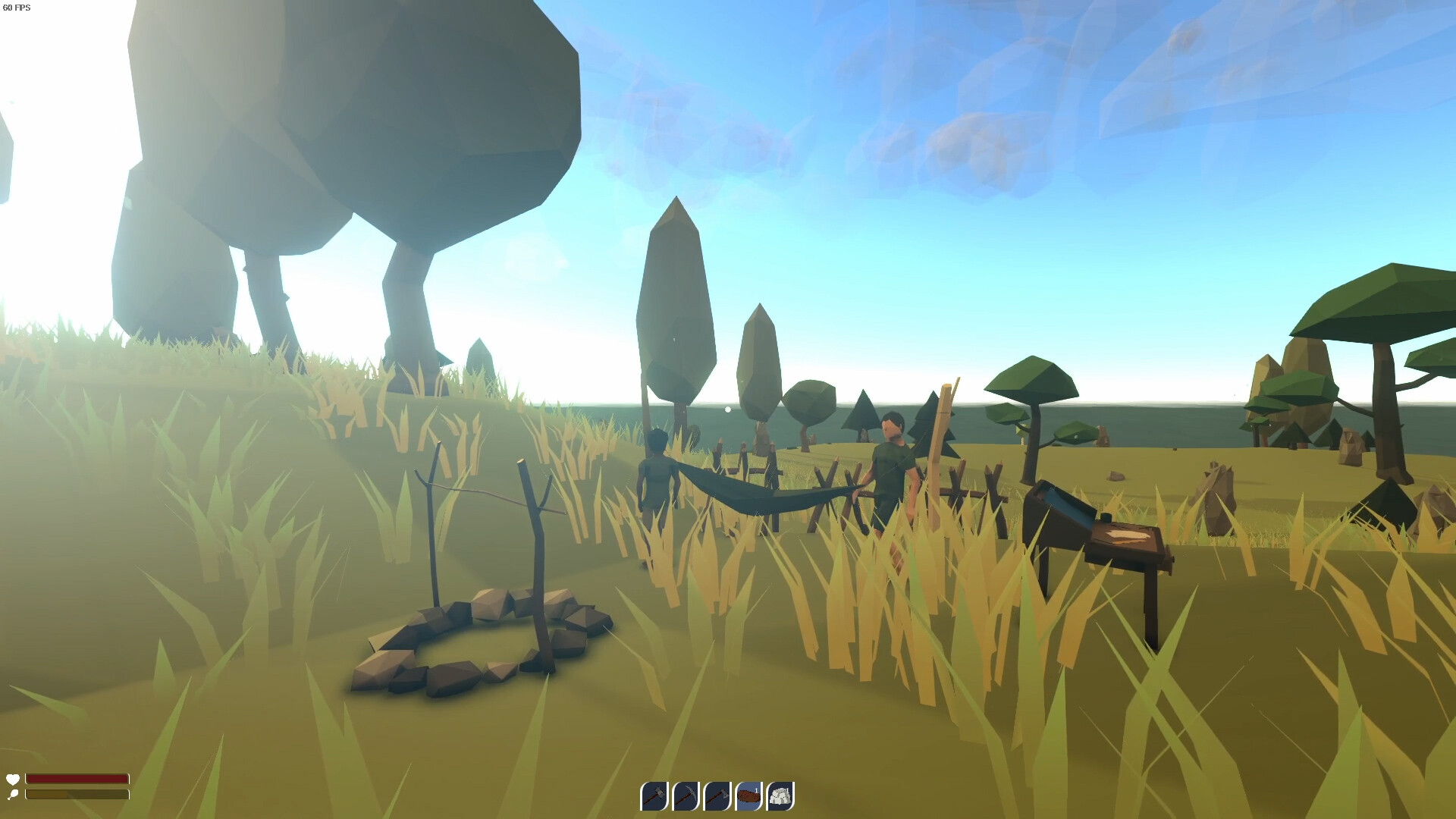Click the red health bar
Viewport: 1456px width, 819px height.
pos(76,779)
